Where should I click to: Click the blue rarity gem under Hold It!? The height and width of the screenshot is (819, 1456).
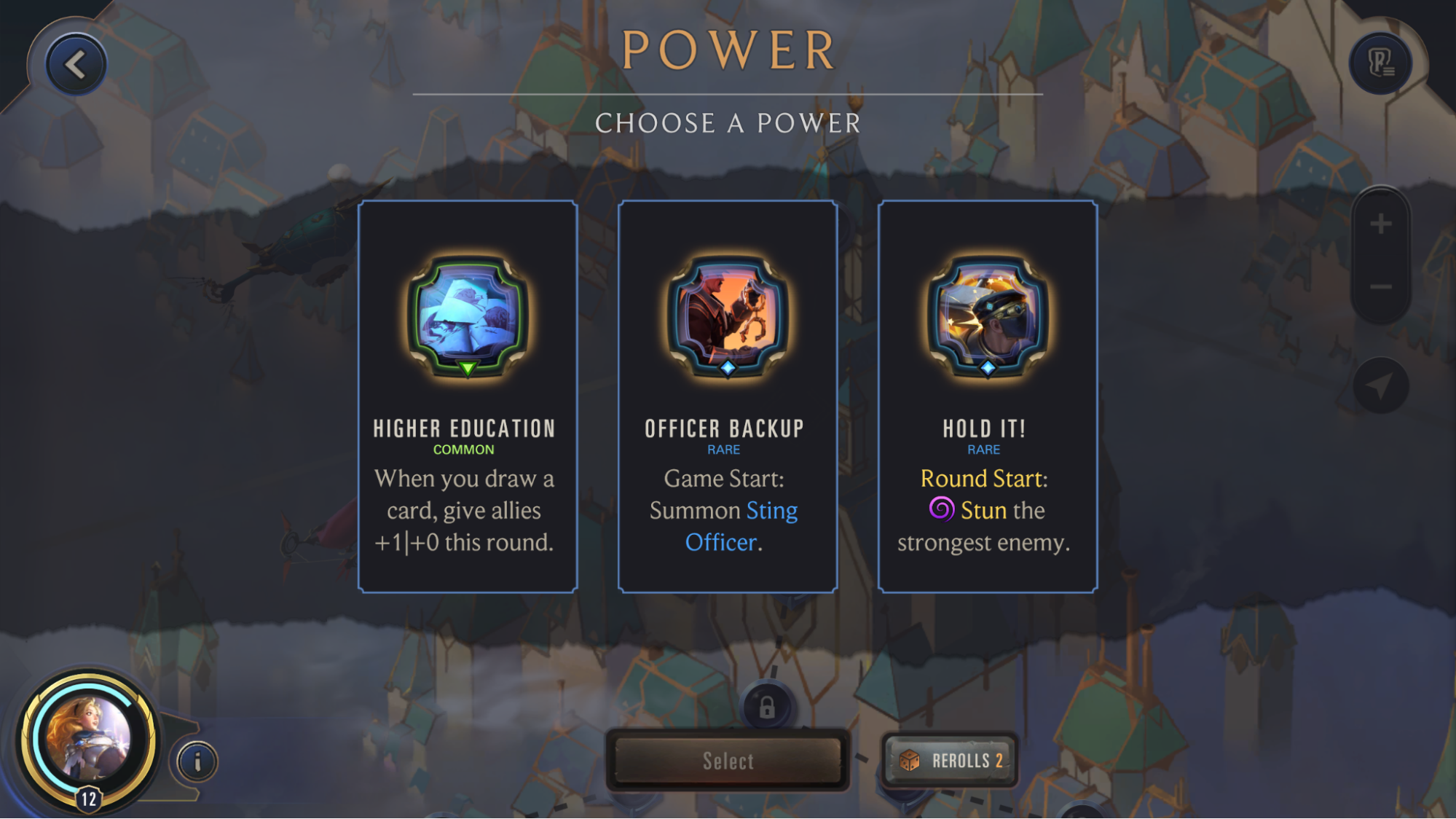point(987,368)
